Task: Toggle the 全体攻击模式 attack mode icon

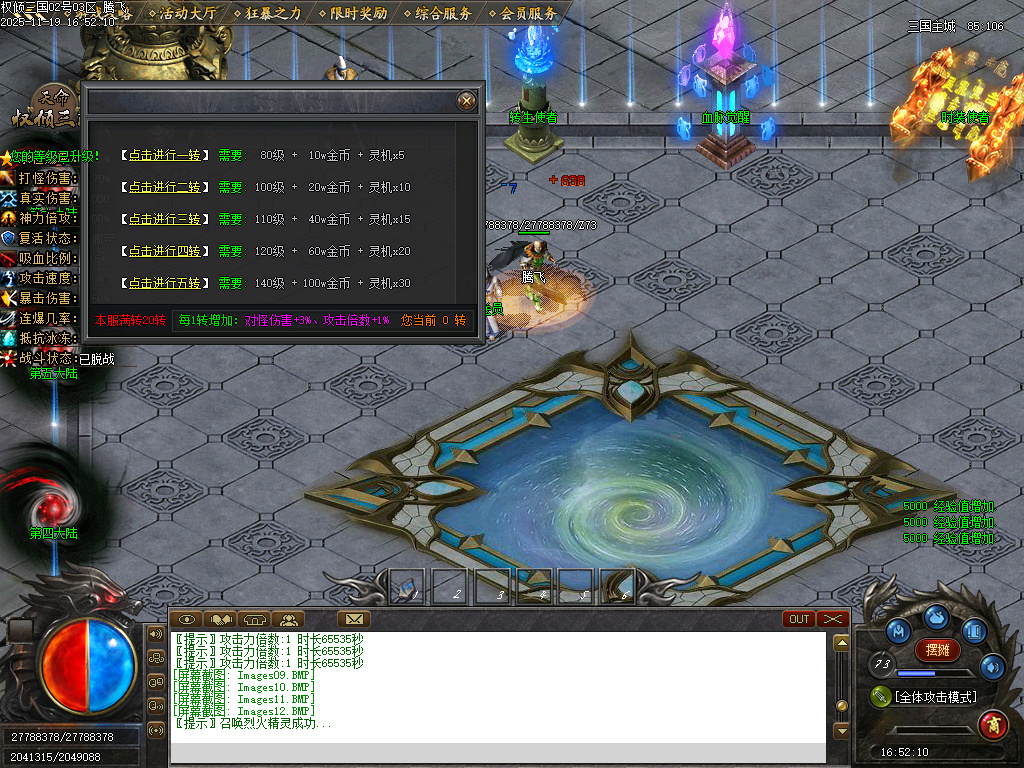Action: 881,696
